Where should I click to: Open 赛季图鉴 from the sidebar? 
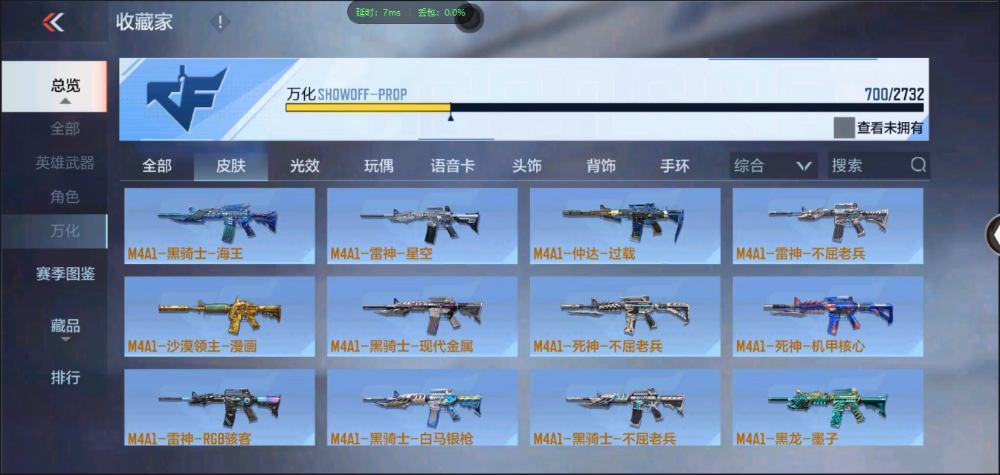click(x=66, y=273)
